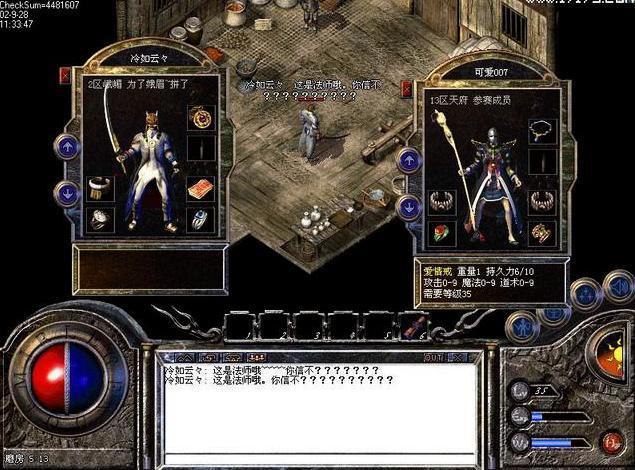Click the round red button beside the bars

(x=609, y=441)
